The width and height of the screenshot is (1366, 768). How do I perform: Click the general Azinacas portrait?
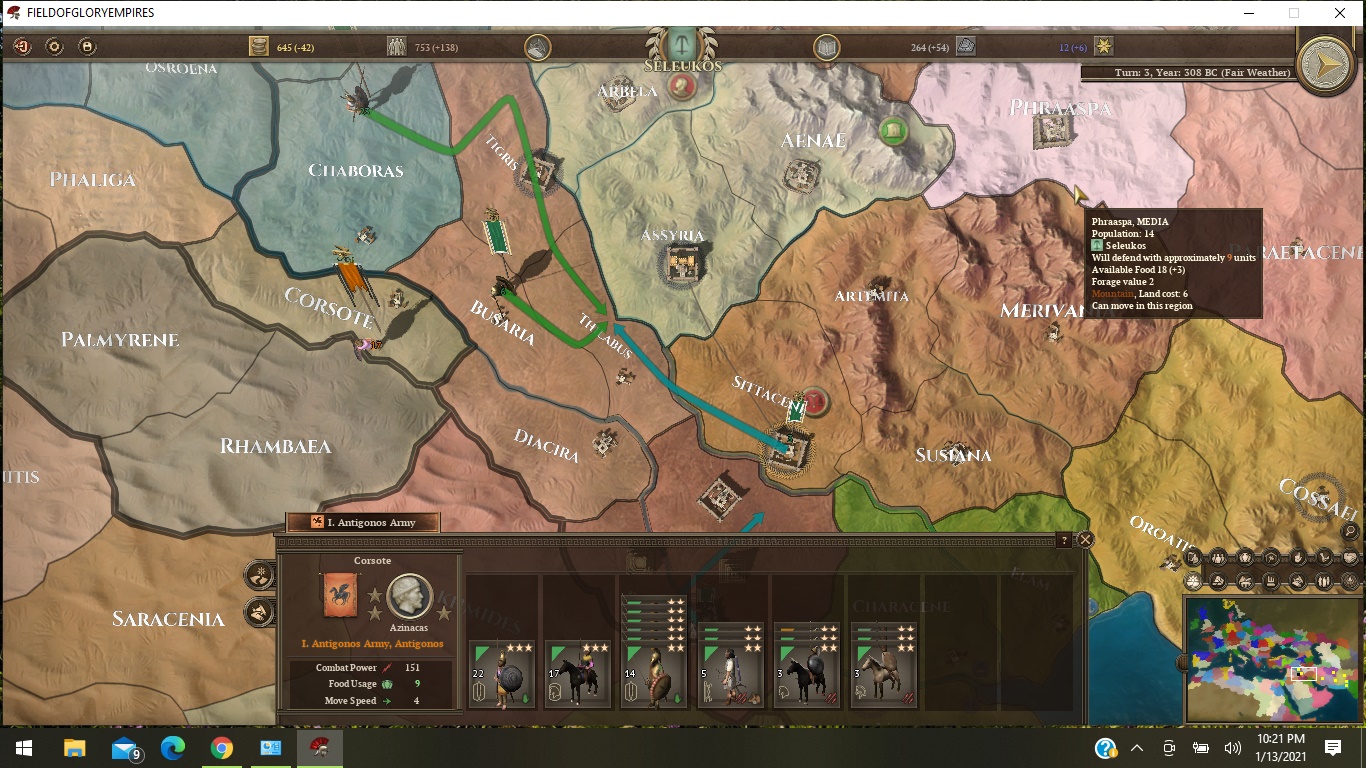(x=409, y=596)
